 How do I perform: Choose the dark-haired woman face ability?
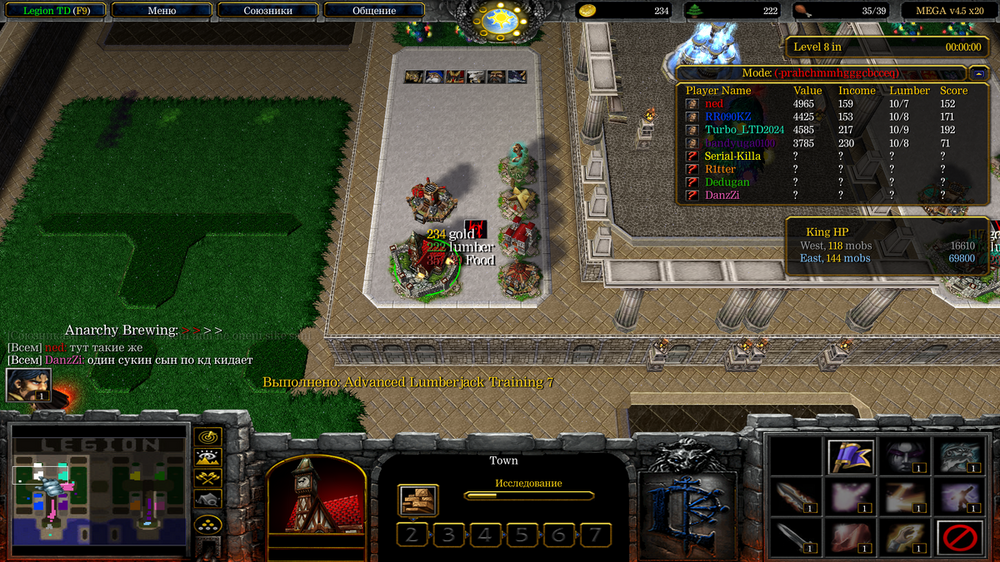(x=905, y=455)
